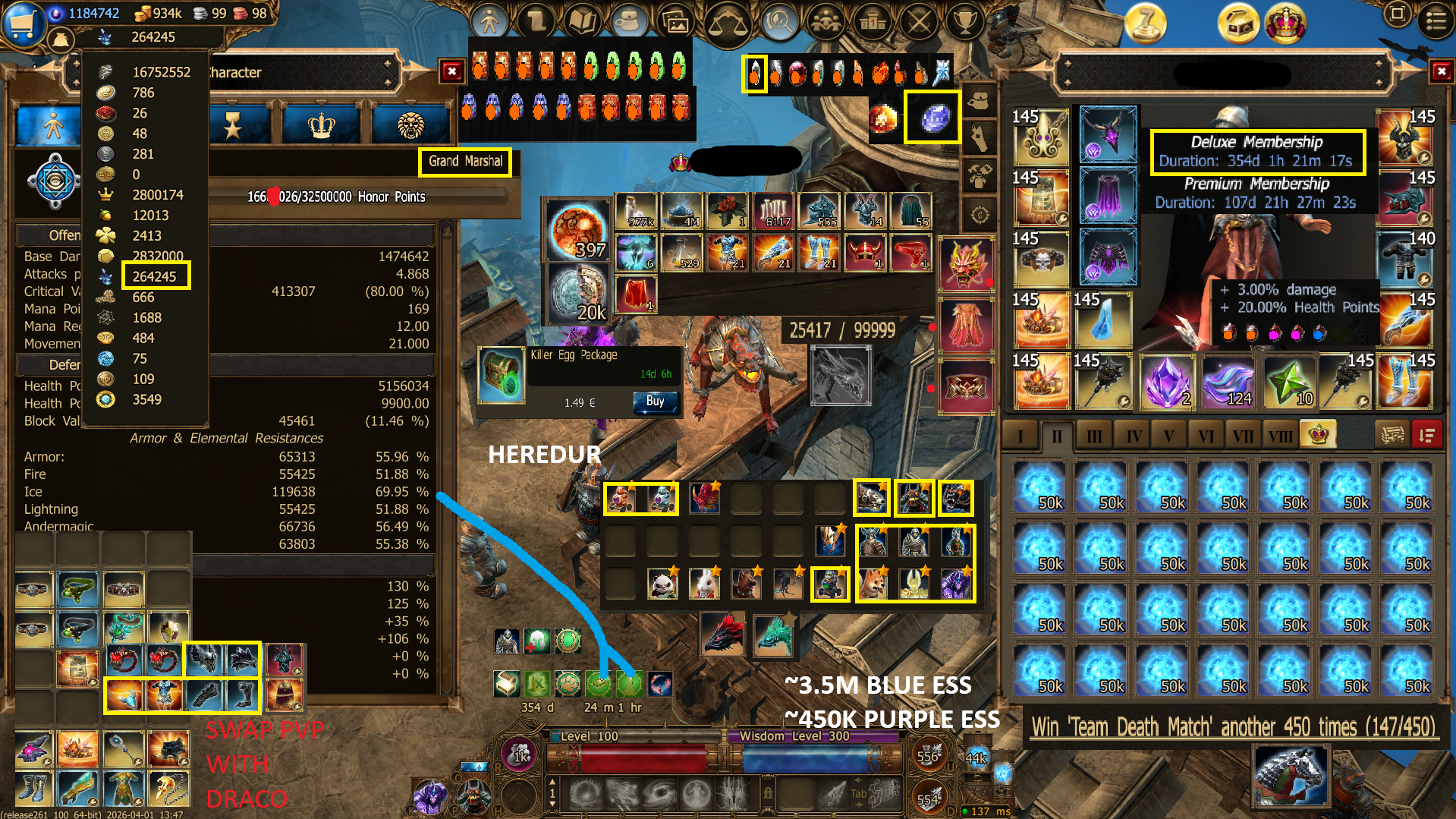The height and width of the screenshot is (819, 1456).
Task: Open the golden treasure chest icon
Action: click(x=1237, y=23)
